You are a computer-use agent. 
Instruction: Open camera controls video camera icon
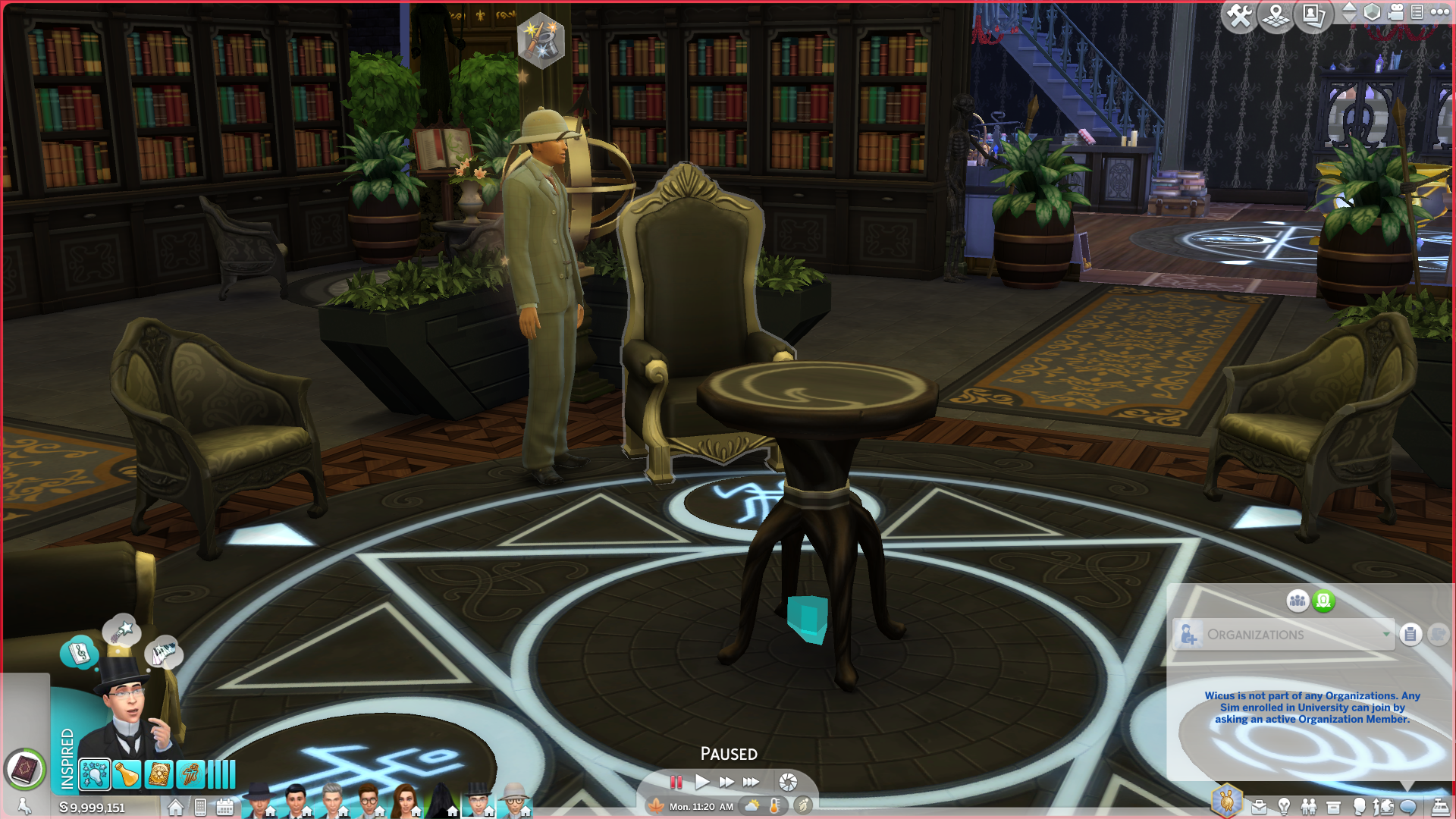1395,12
